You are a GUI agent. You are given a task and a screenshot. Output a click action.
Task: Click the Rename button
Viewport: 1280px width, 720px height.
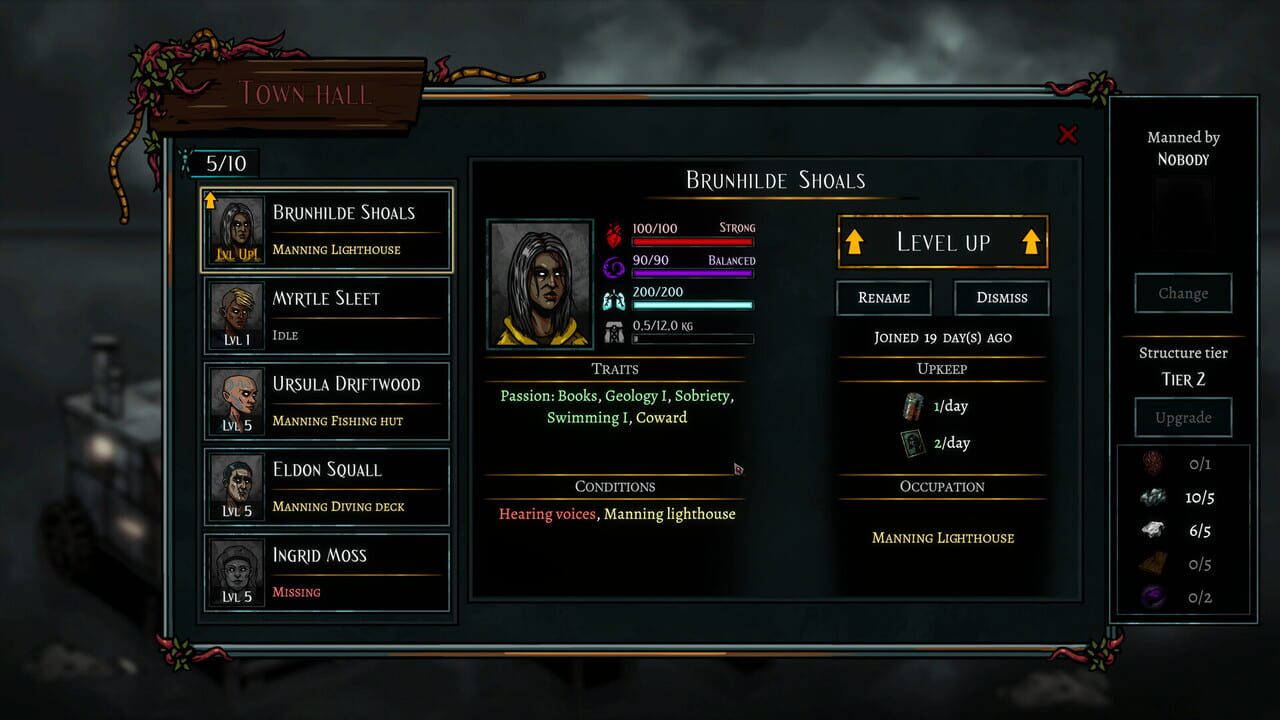coord(883,297)
